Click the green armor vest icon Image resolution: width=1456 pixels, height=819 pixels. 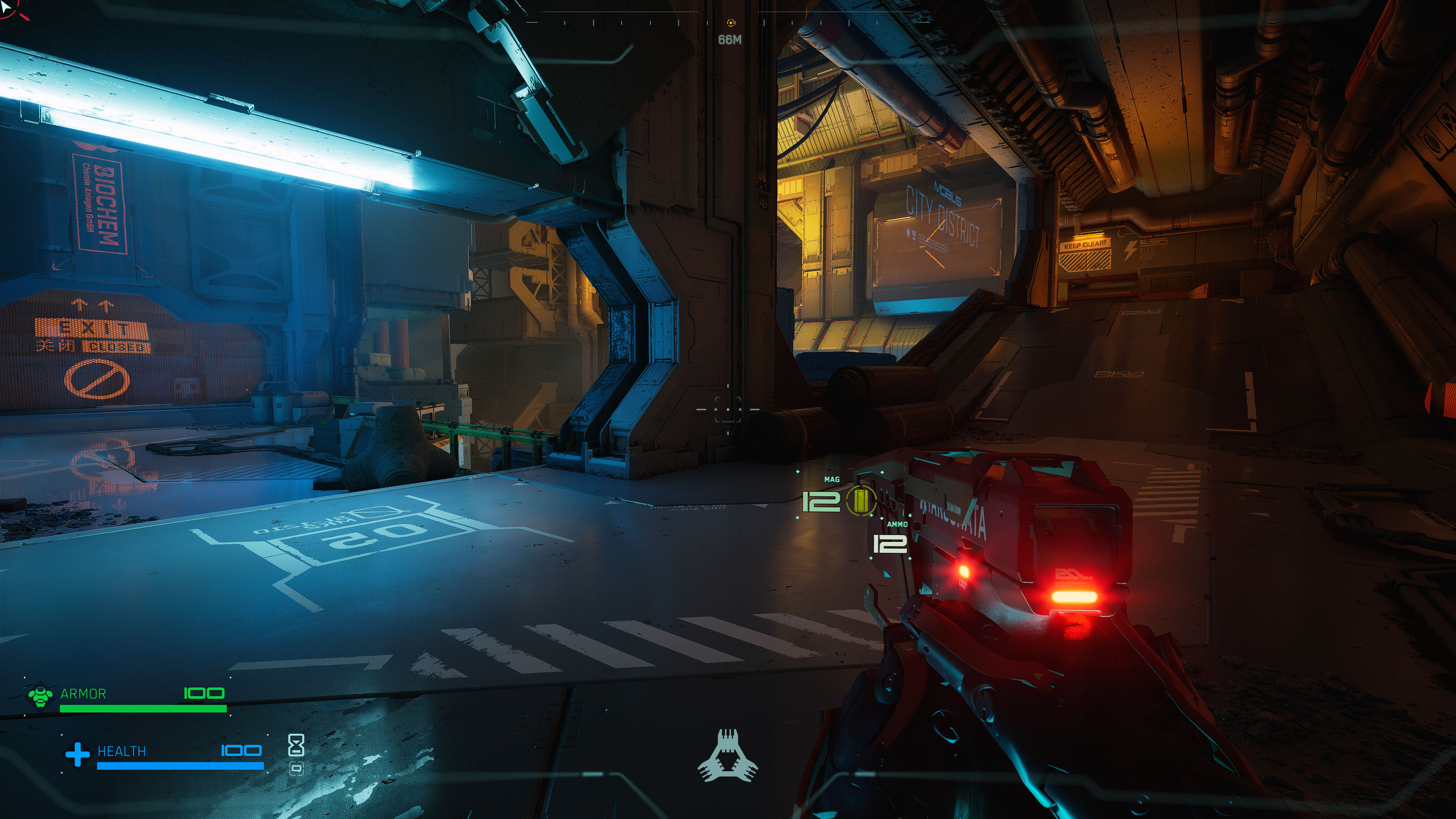[x=40, y=696]
